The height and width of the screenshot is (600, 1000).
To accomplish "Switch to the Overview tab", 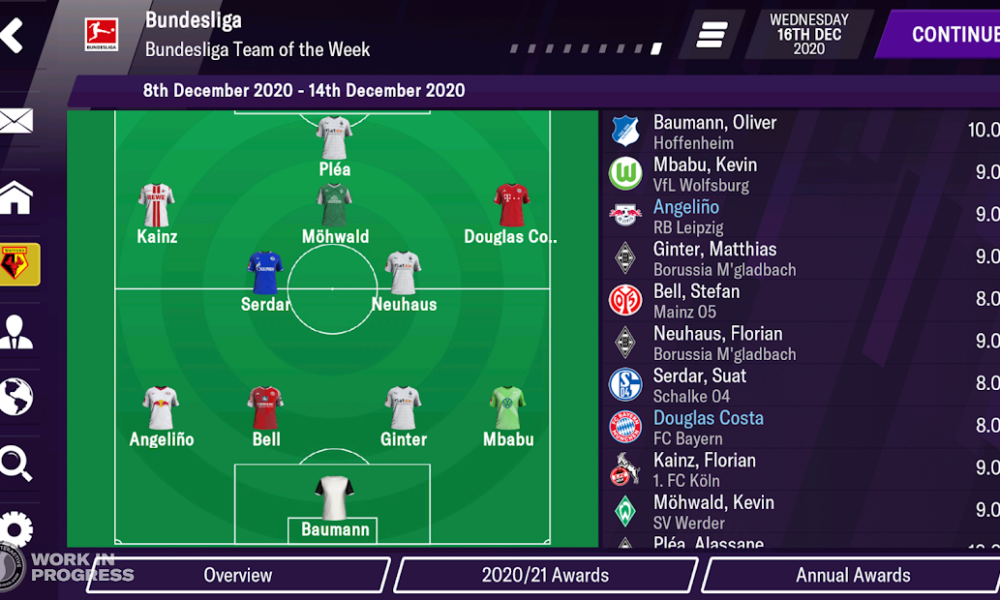I will click(237, 575).
